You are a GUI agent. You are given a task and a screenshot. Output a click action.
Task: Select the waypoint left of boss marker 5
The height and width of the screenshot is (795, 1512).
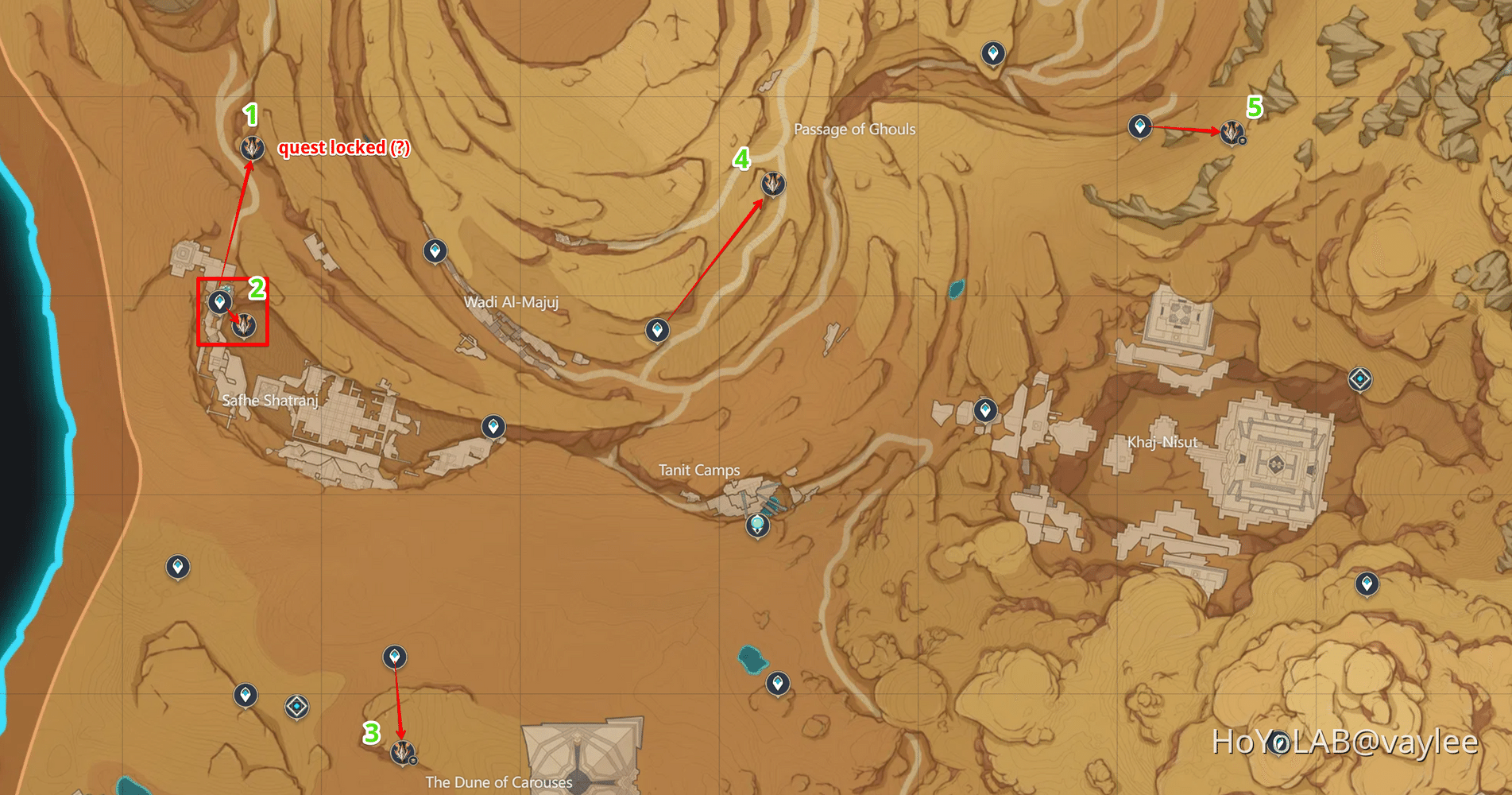[1141, 125]
